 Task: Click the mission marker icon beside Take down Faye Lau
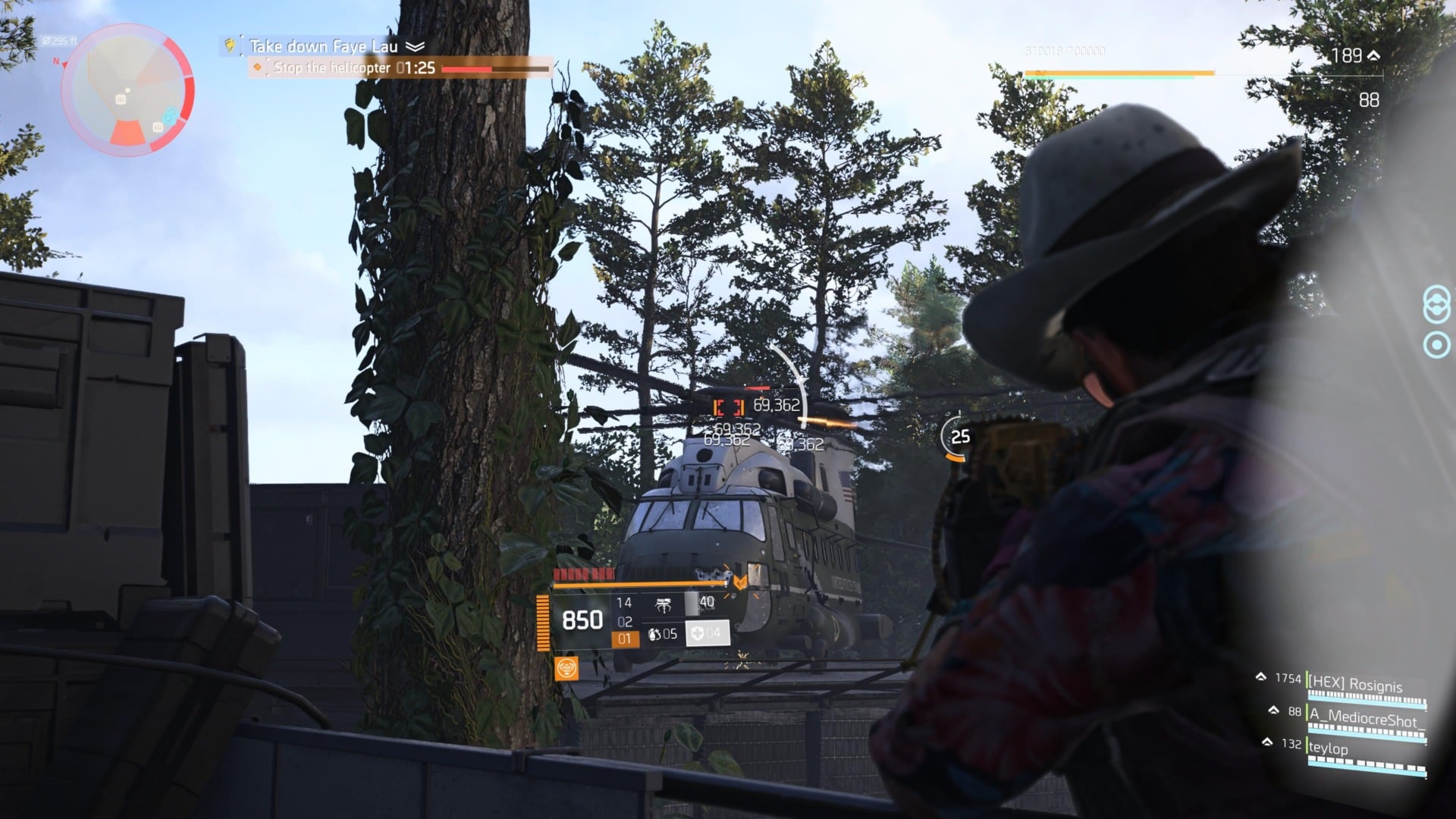click(x=229, y=45)
